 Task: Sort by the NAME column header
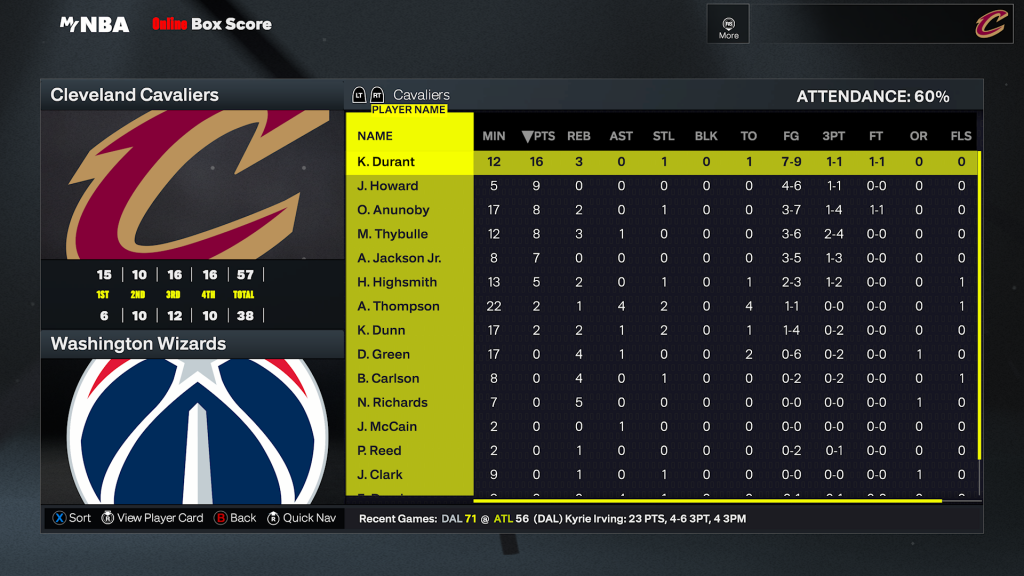point(375,136)
